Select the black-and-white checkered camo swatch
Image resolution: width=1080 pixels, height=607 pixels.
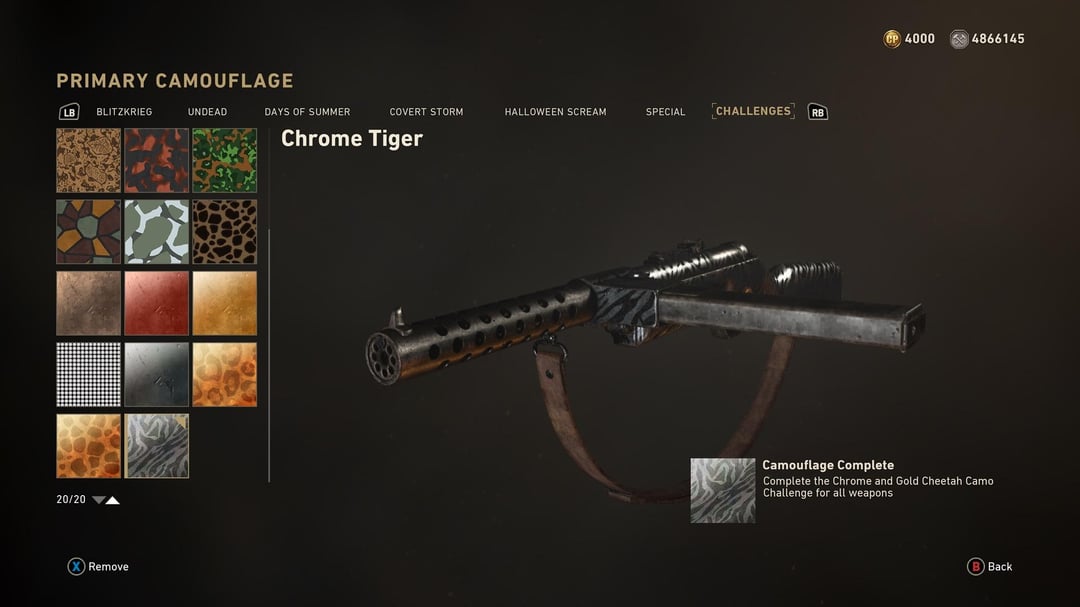coord(88,375)
